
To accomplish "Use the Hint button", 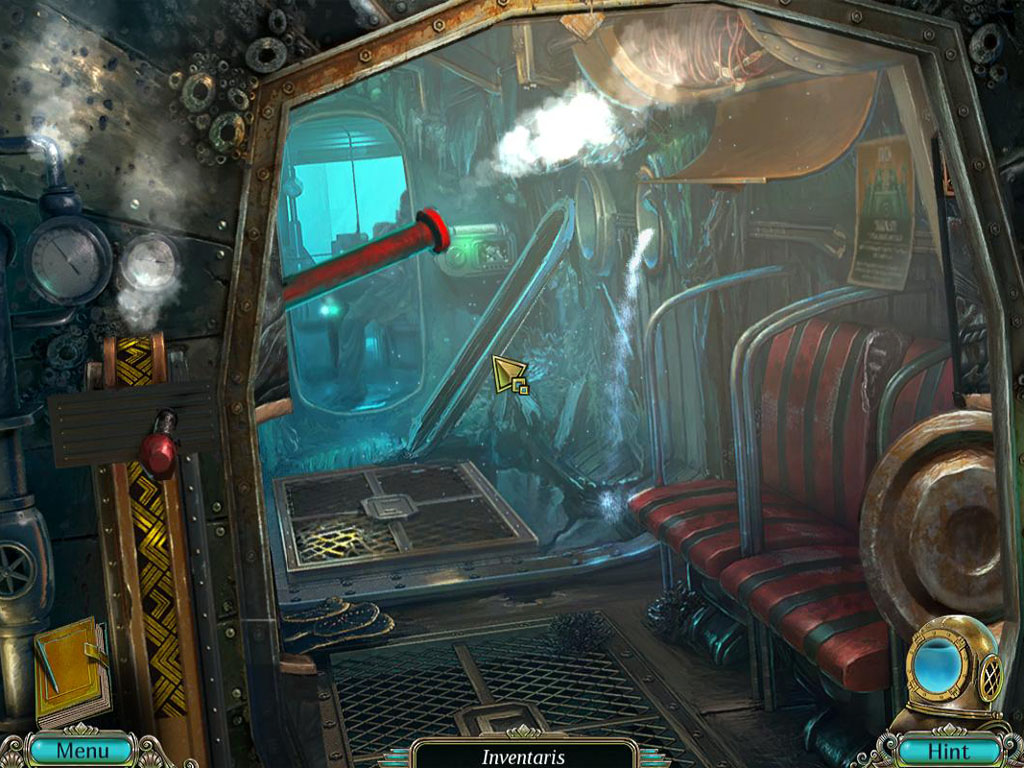I will coord(948,750).
